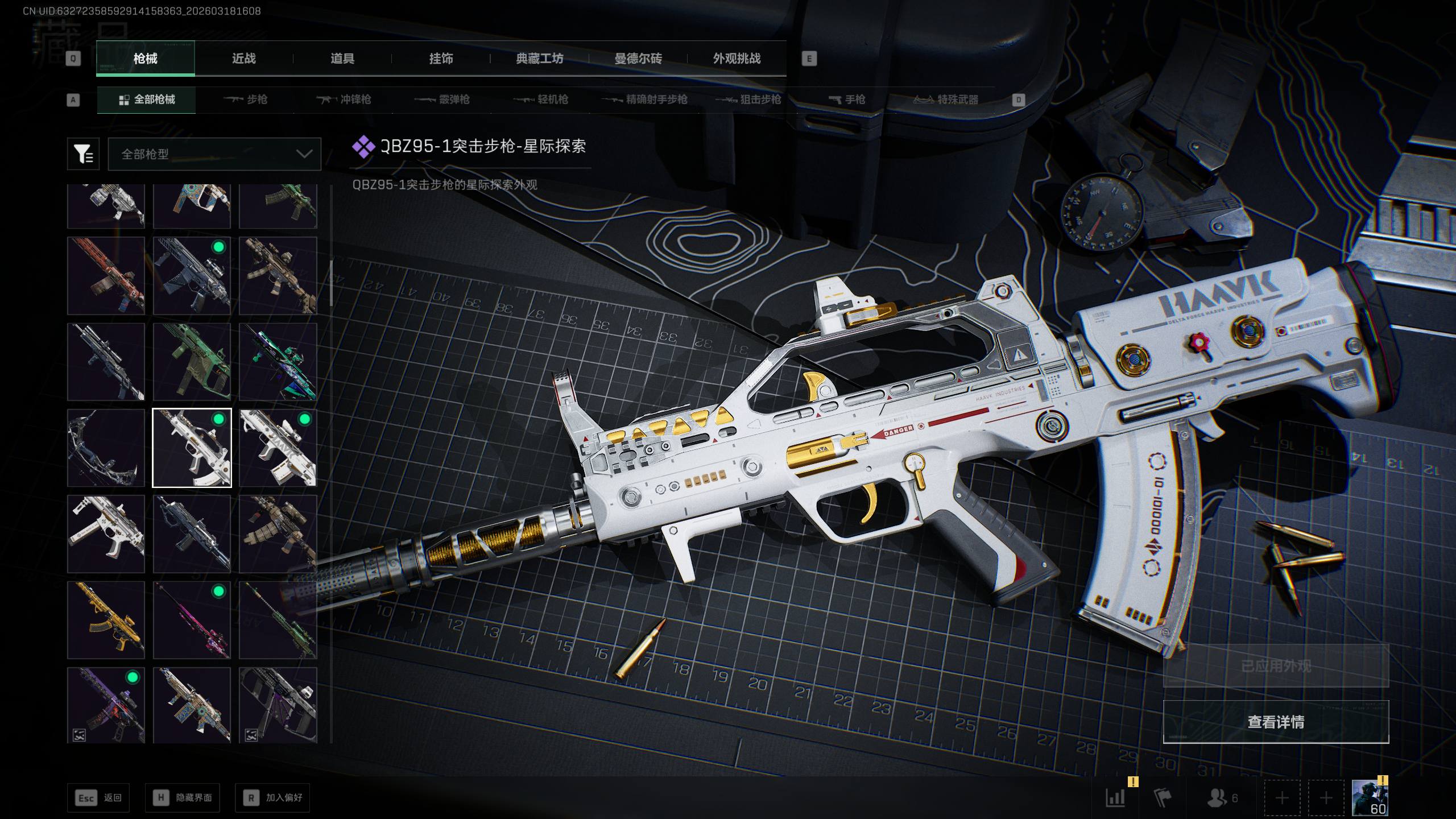Select the white HAAVK skin thumbnail
This screenshot has height=819, width=1456.
coord(278,448)
